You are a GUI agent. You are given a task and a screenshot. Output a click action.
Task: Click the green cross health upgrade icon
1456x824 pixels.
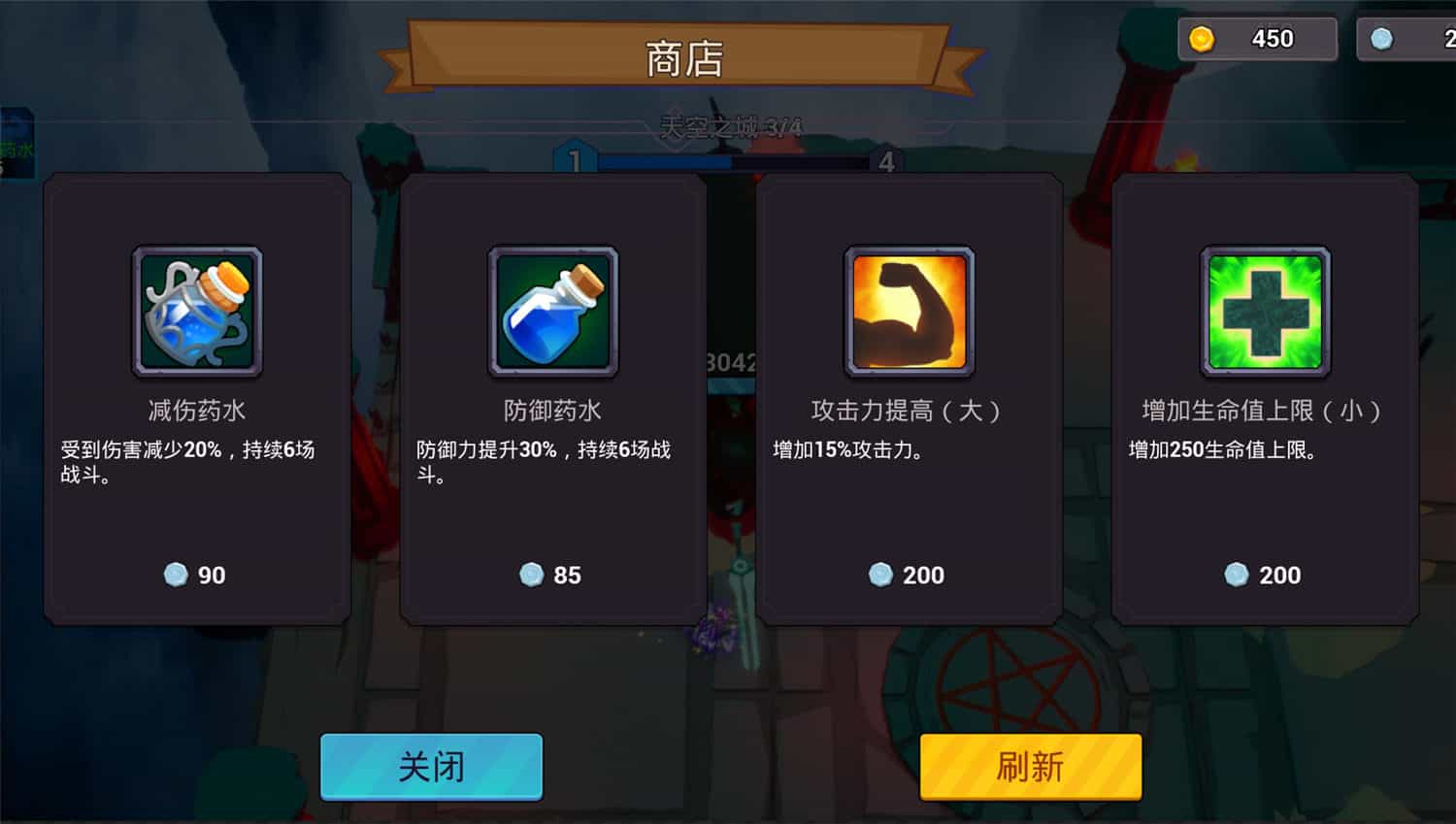pos(1264,313)
